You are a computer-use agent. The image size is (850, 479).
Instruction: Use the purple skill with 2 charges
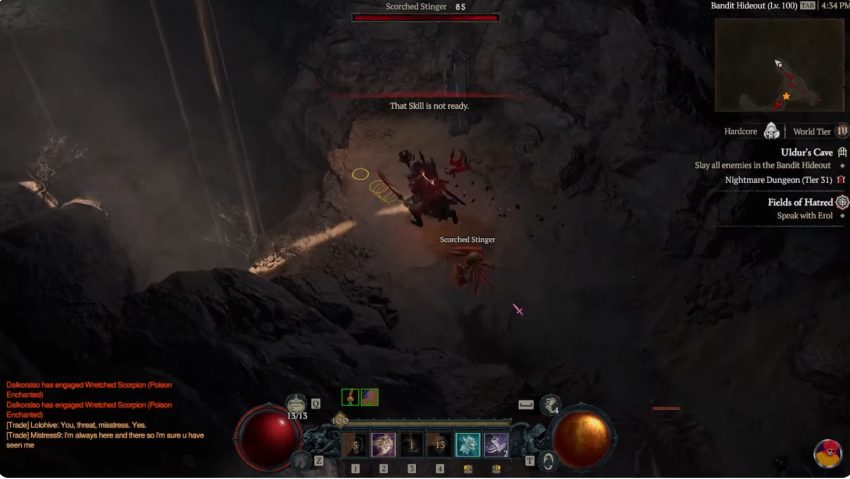click(496, 445)
